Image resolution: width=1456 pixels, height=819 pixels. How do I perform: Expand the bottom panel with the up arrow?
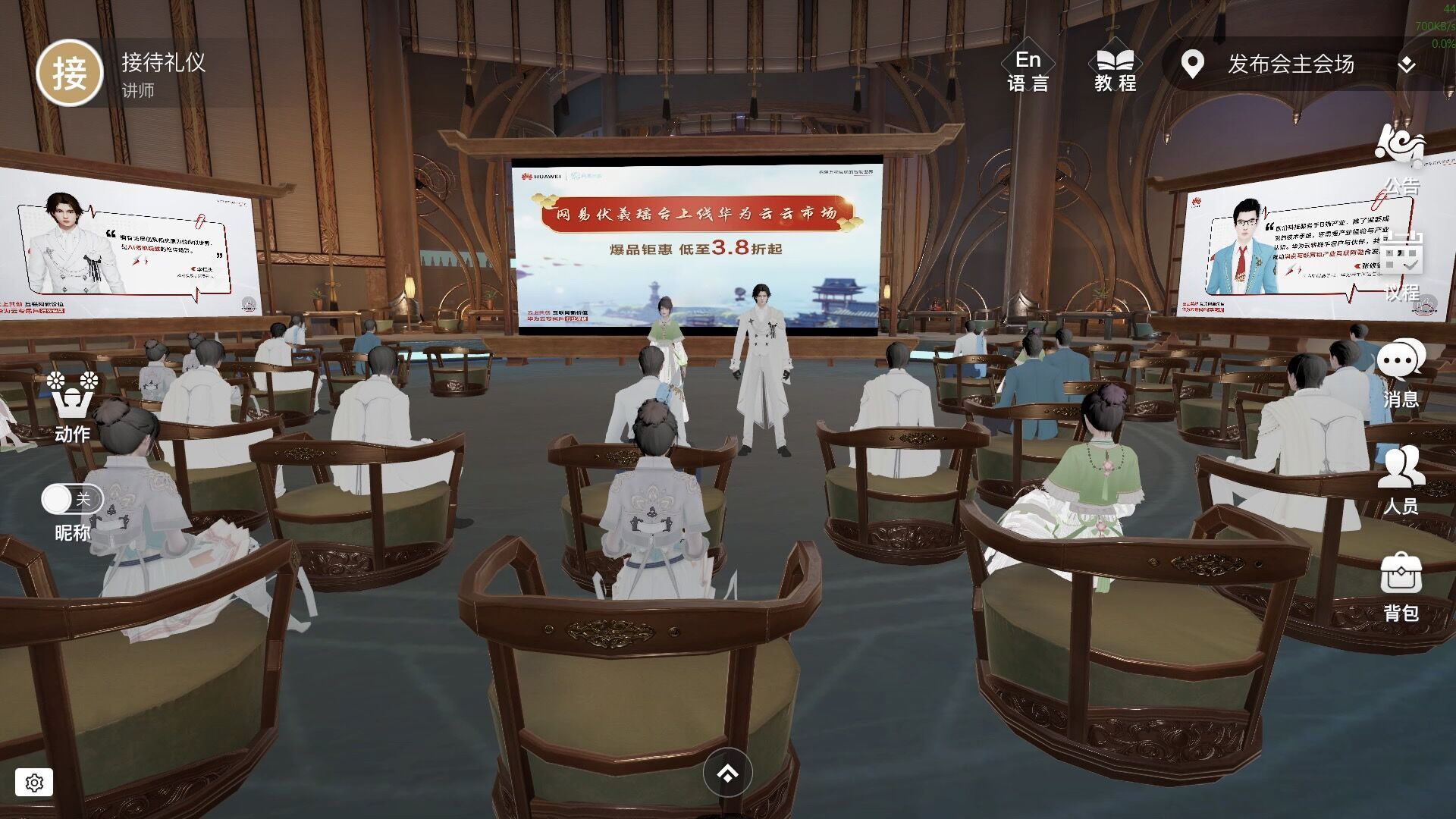click(x=727, y=773)
